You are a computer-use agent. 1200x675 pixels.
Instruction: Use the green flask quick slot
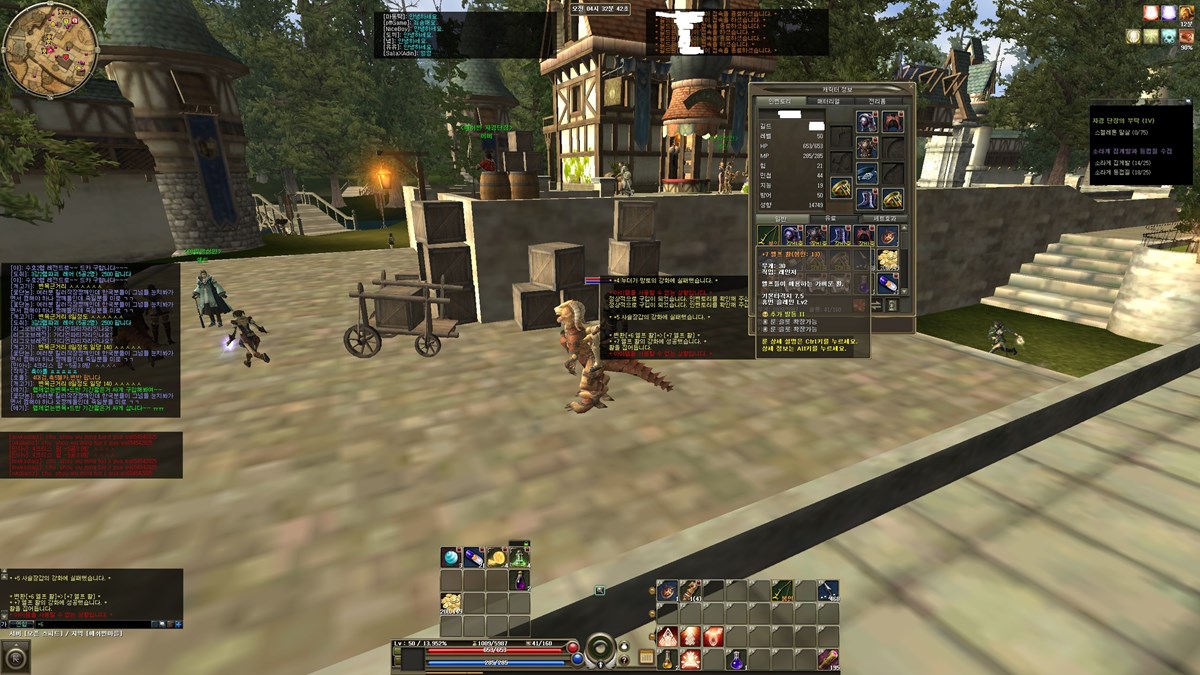click(x=518, y=557)
